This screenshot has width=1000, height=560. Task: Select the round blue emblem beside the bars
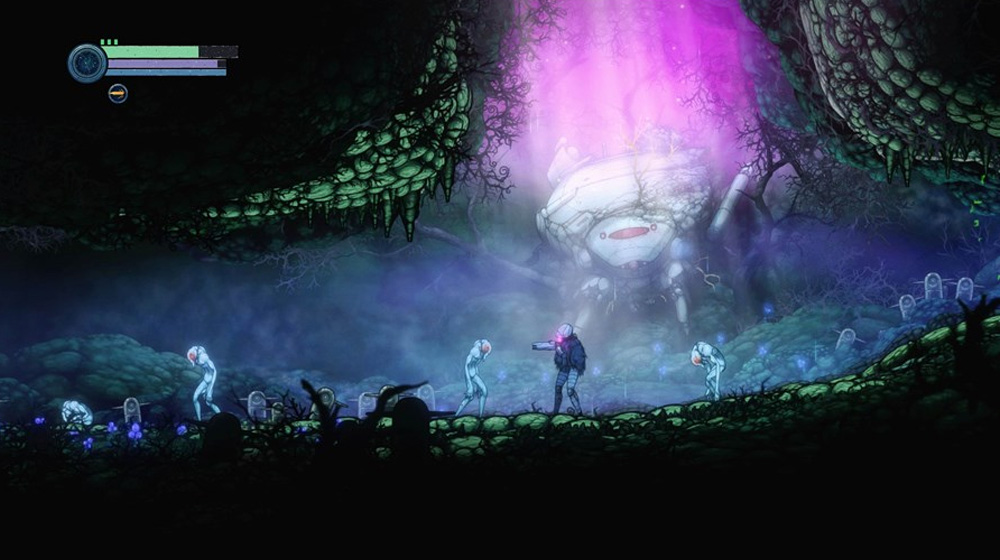click(x=87, y=62)
